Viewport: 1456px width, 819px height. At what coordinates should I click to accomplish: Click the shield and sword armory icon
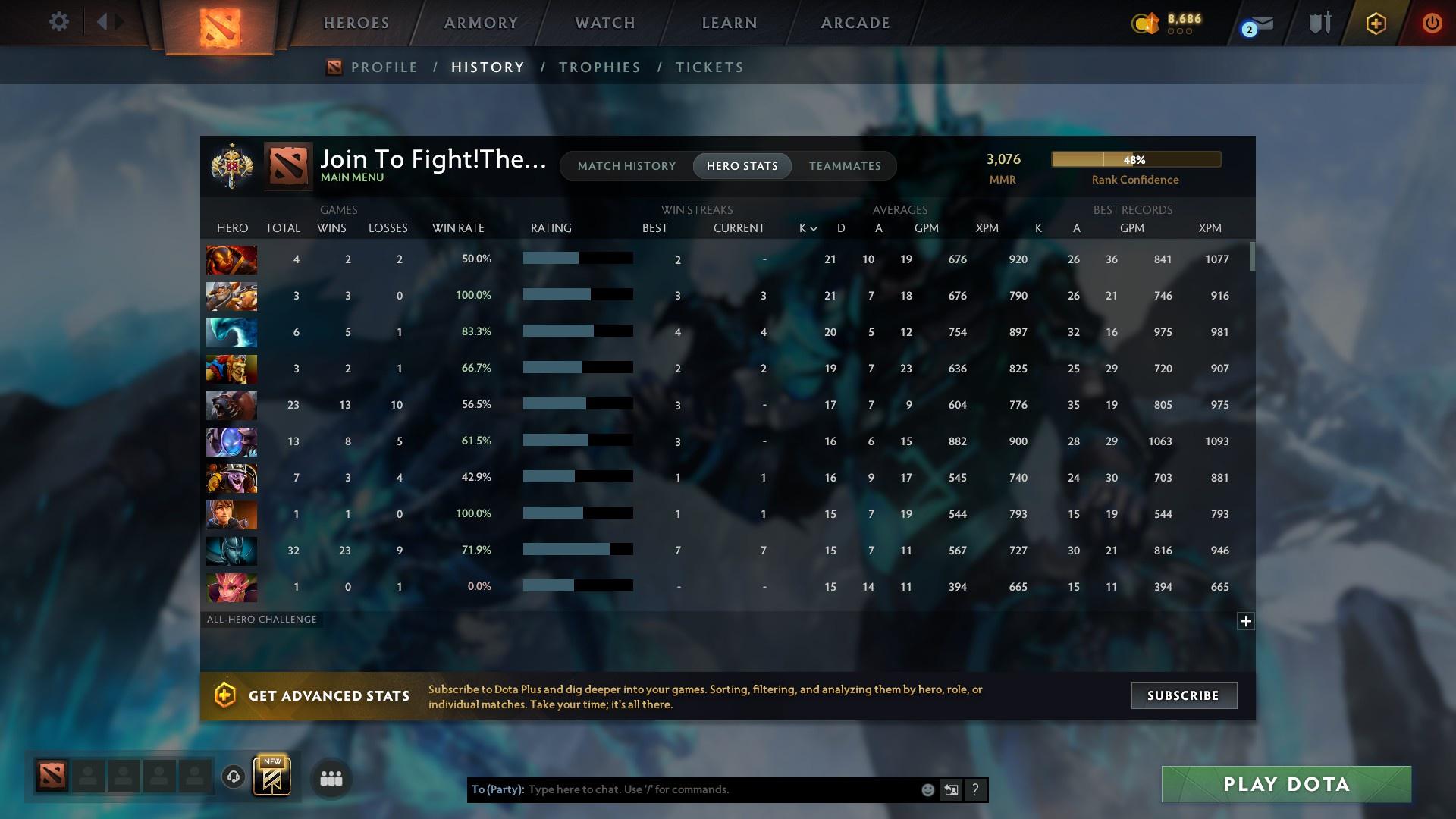pos(1319,22)
